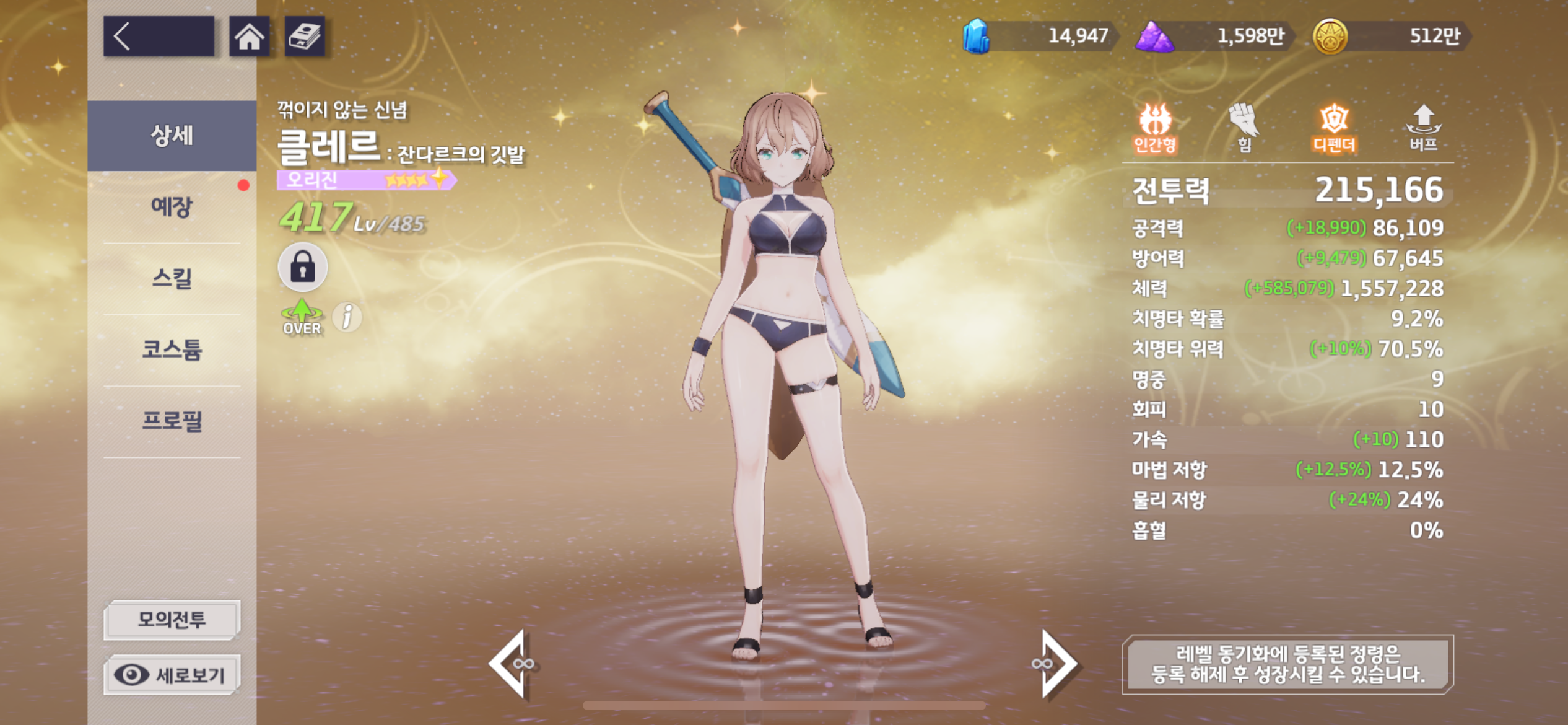Show the 코스튬 tab
This screenshot has width=1568, height=725.
click(x=172, y=350)
